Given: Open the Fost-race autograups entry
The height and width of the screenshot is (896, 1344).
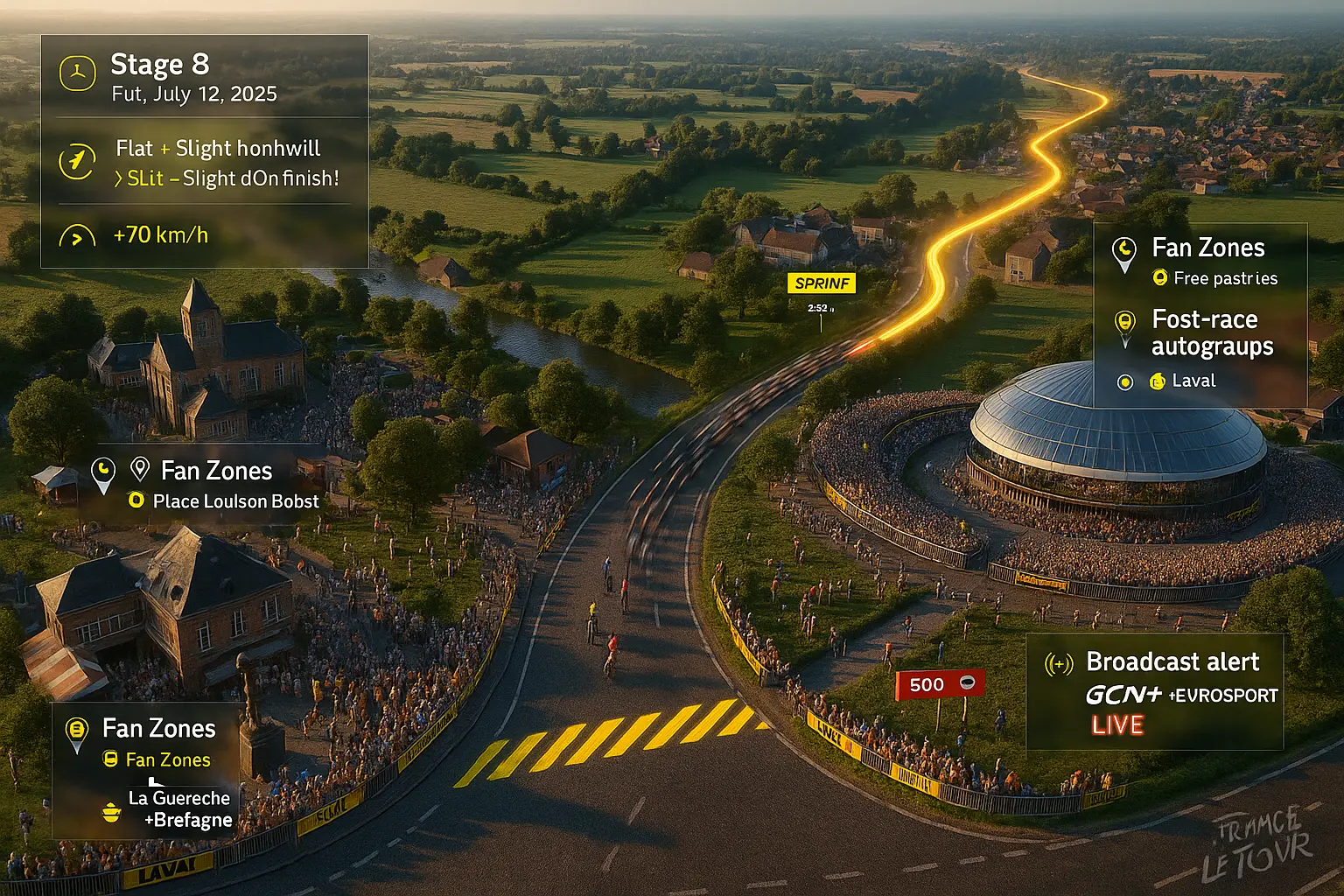Looking at the screenshot, I should pos(1212,332).
